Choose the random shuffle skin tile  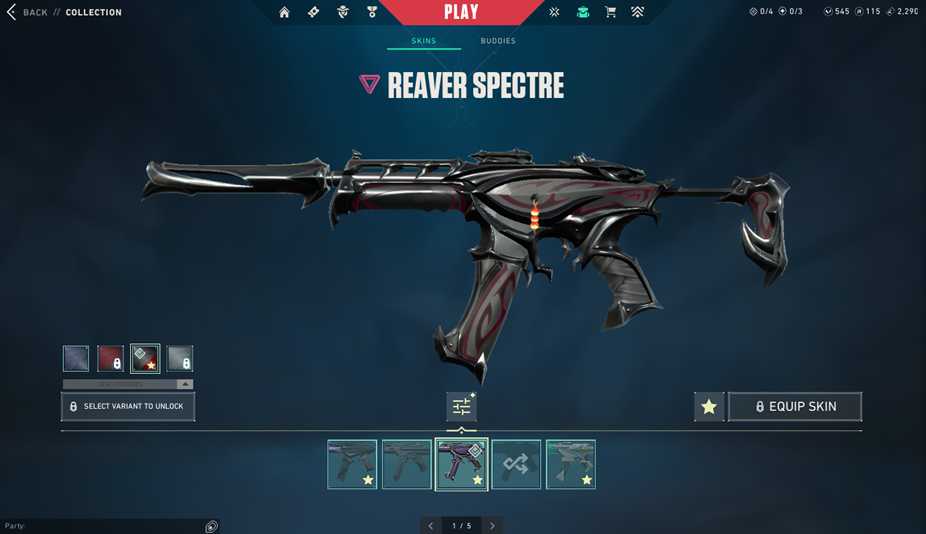pos(516,464)
